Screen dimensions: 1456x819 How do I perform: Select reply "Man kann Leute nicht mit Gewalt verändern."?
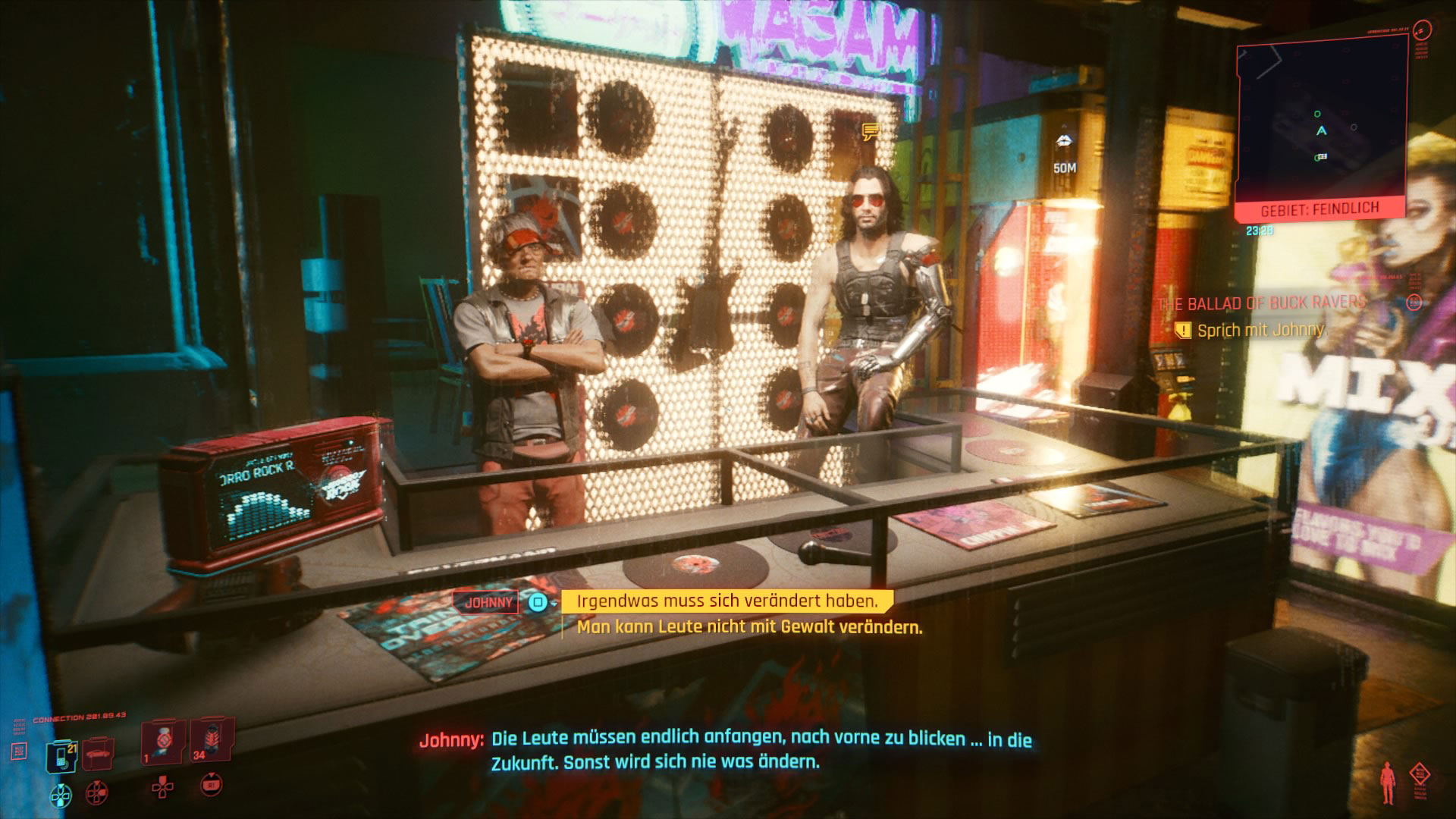coord(749,627)
